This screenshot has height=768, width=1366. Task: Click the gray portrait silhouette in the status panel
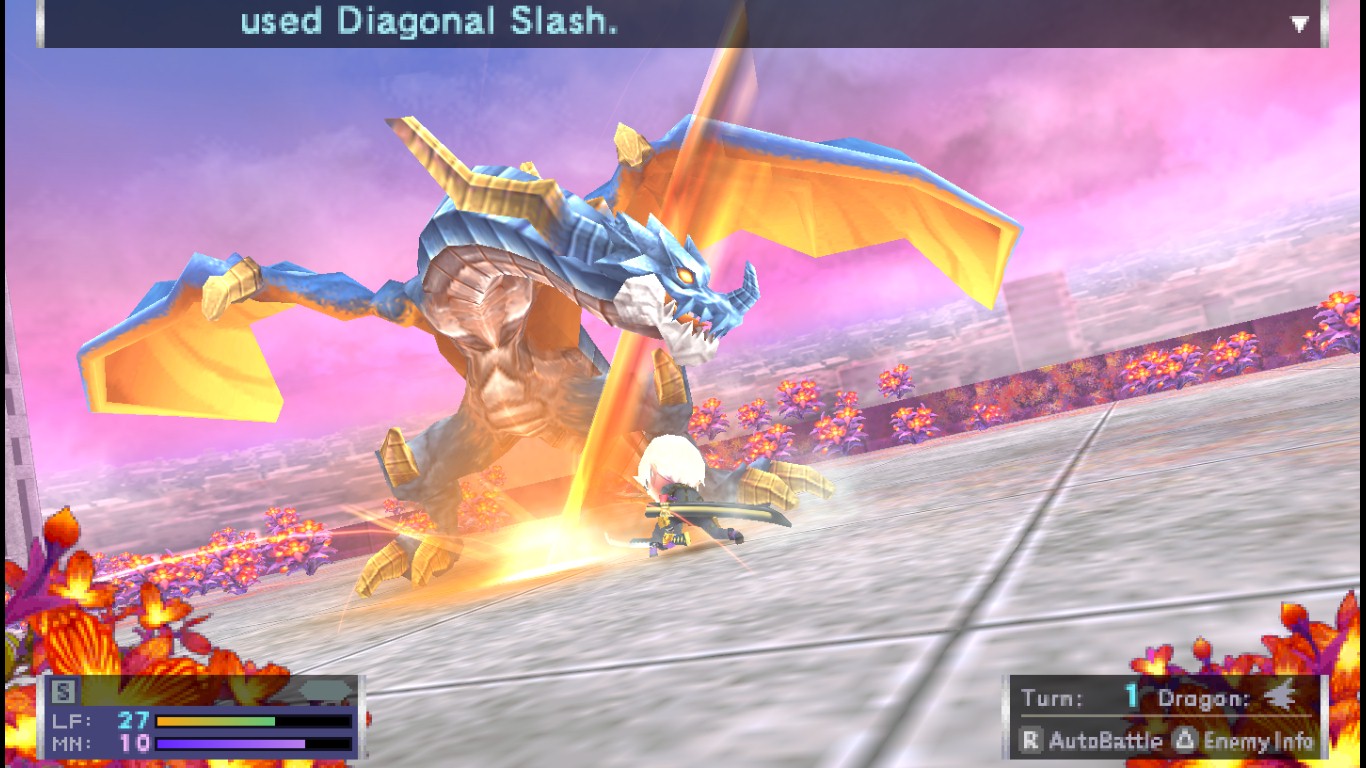[x=327, y=690]
